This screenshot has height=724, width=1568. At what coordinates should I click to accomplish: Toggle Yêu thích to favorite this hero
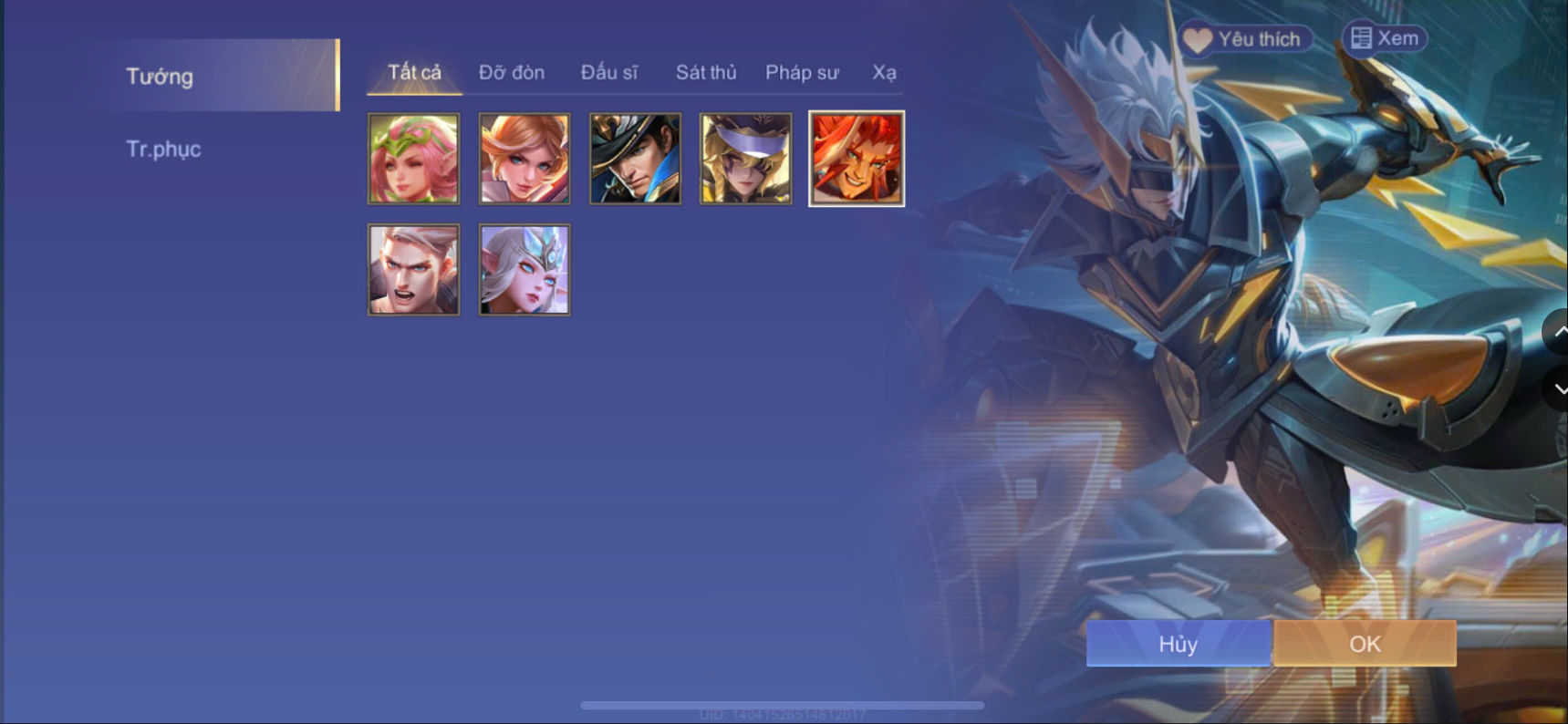[1243, 39]
